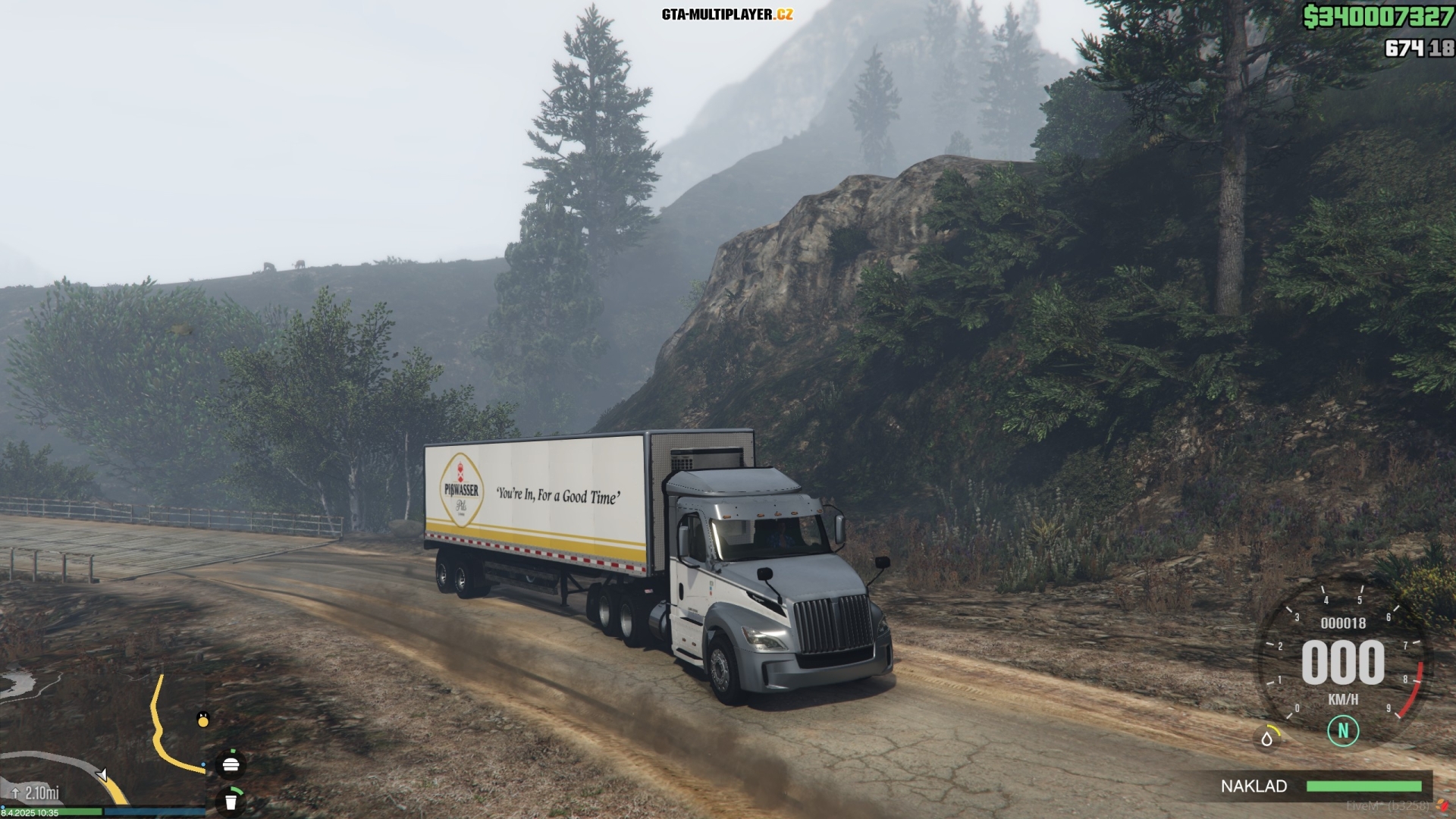Click the white player arrow on the minimap
The image size is (1456, 819).
[102, 775]
